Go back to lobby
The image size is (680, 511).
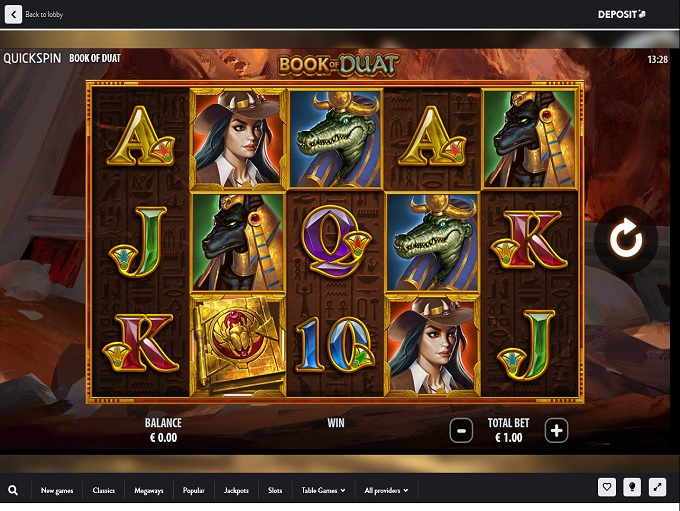[x=34, y=15]
